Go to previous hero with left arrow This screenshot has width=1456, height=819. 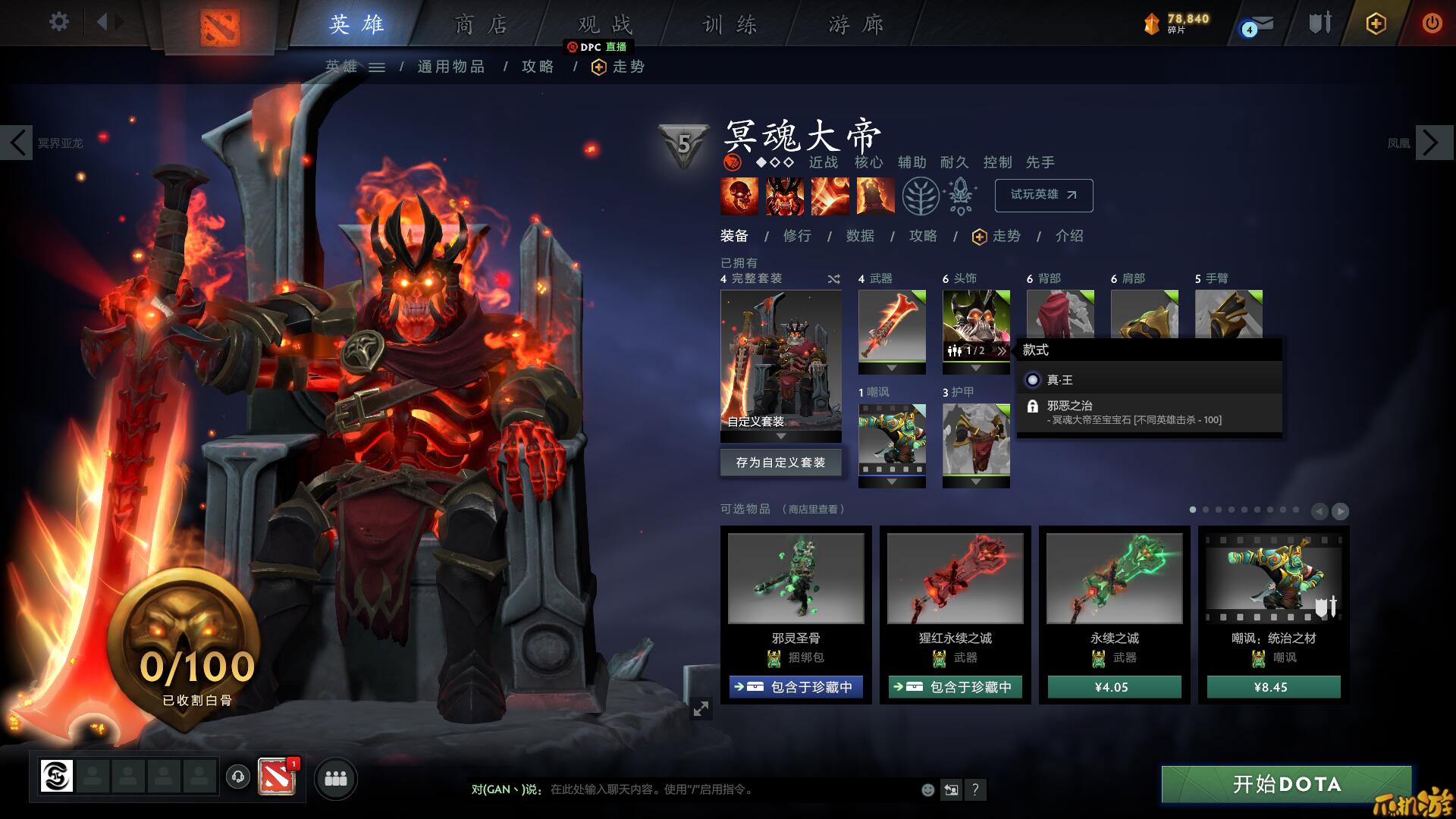(18, 143)
